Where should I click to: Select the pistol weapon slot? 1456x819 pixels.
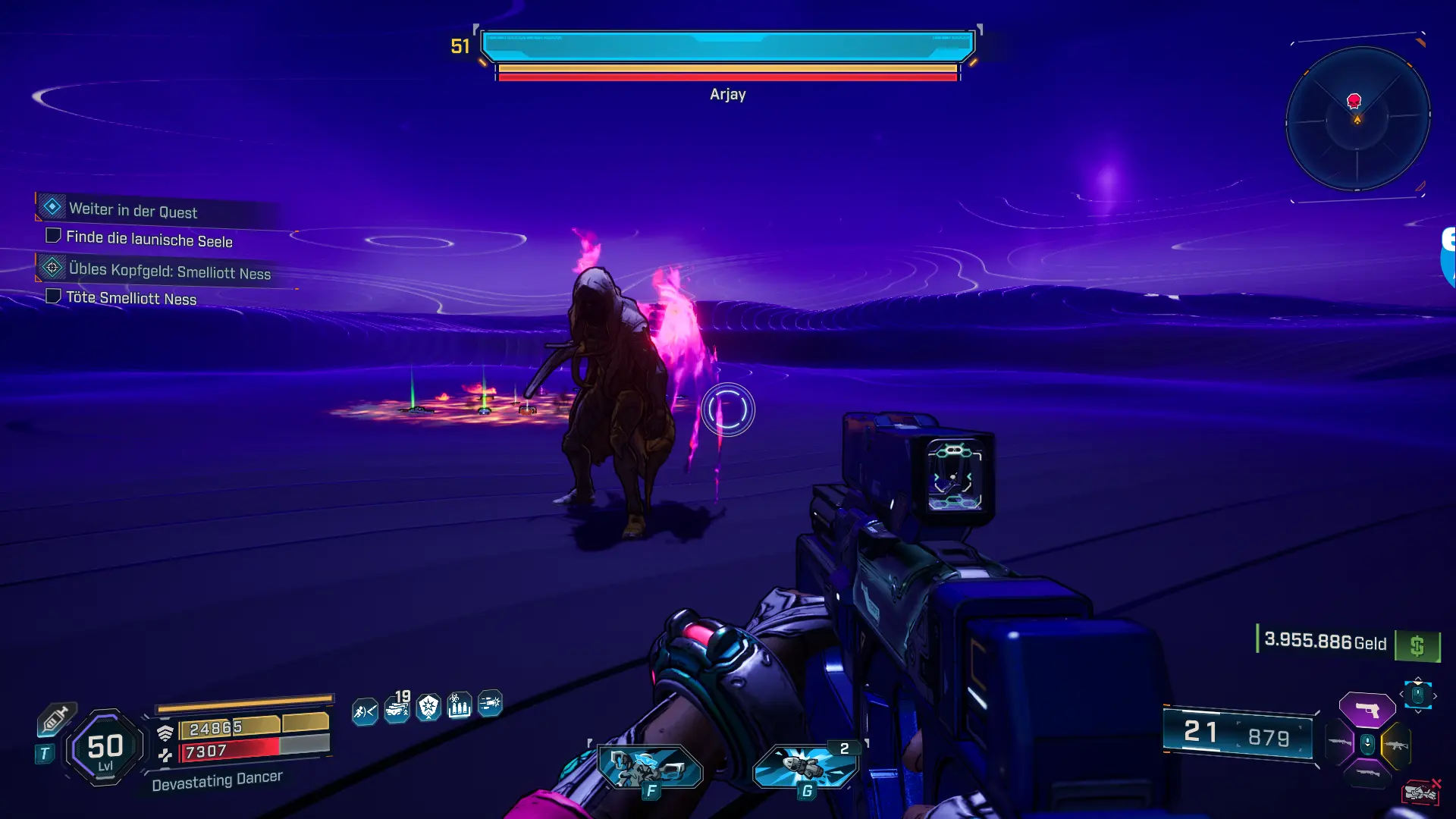point(1367,711)
